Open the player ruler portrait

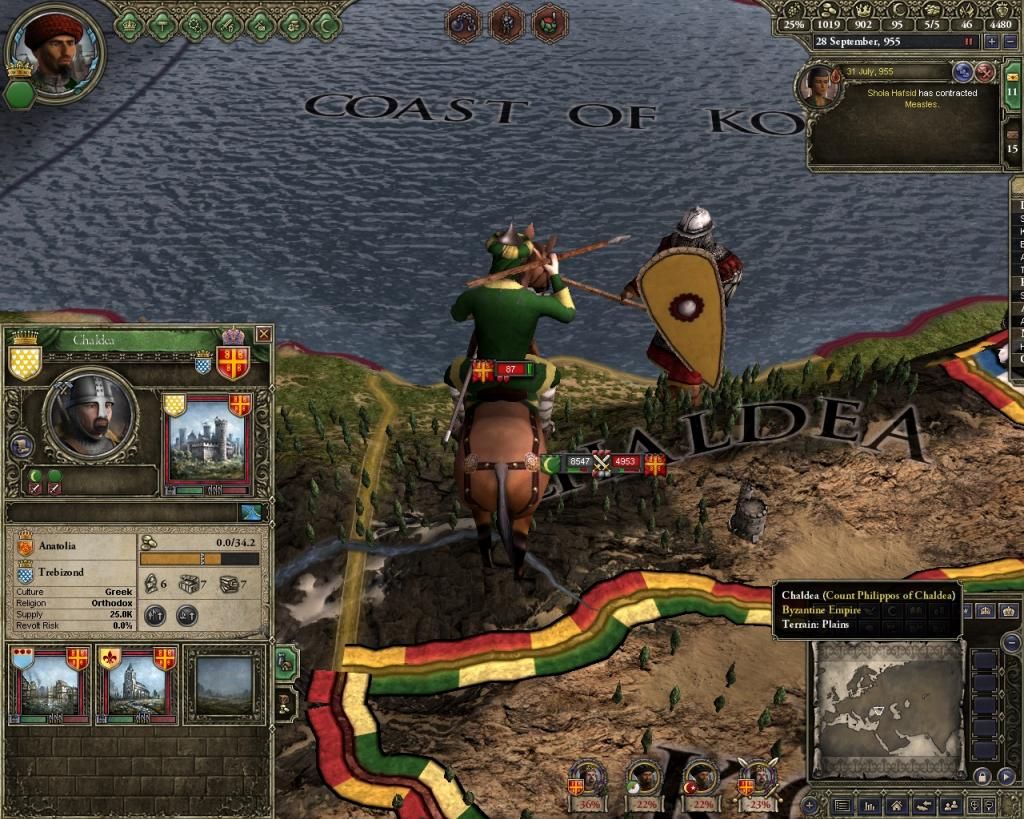(54, 50)
